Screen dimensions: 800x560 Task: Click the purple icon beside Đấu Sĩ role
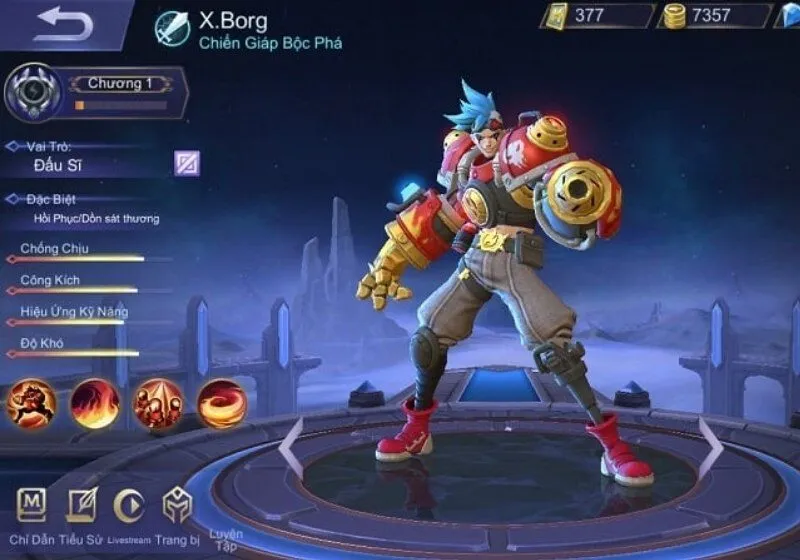tap(187, 163)
